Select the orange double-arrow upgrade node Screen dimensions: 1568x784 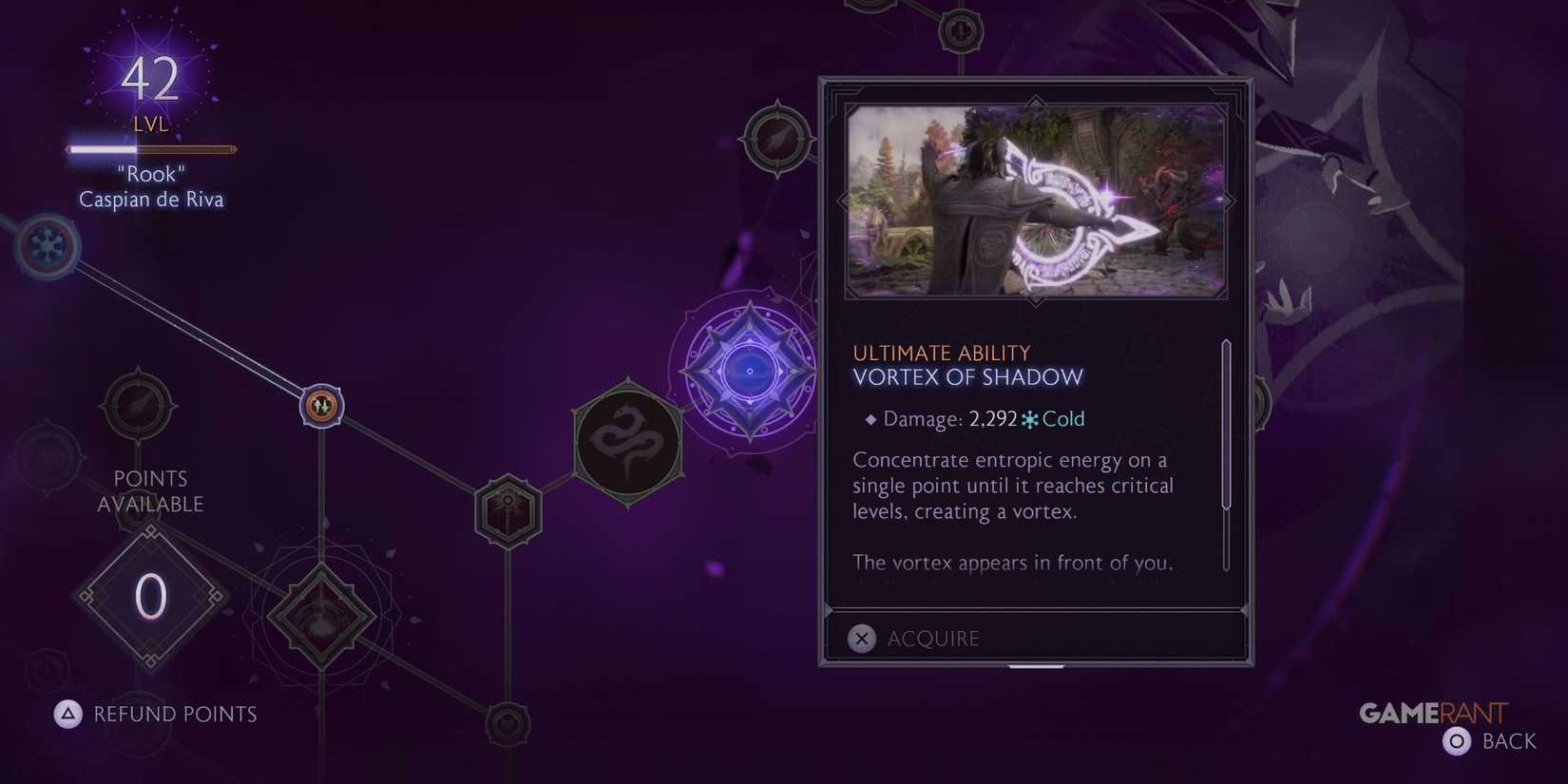coord(320,405)
